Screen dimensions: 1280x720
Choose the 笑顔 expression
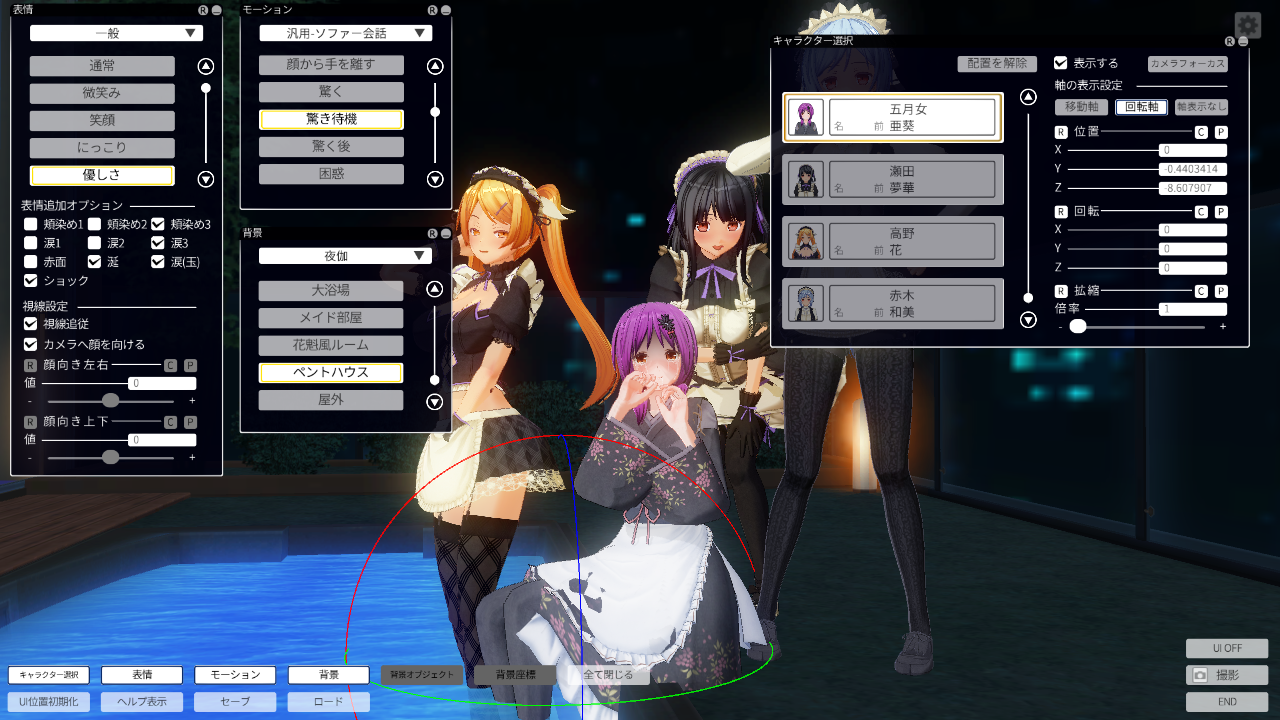click(102, 121)
